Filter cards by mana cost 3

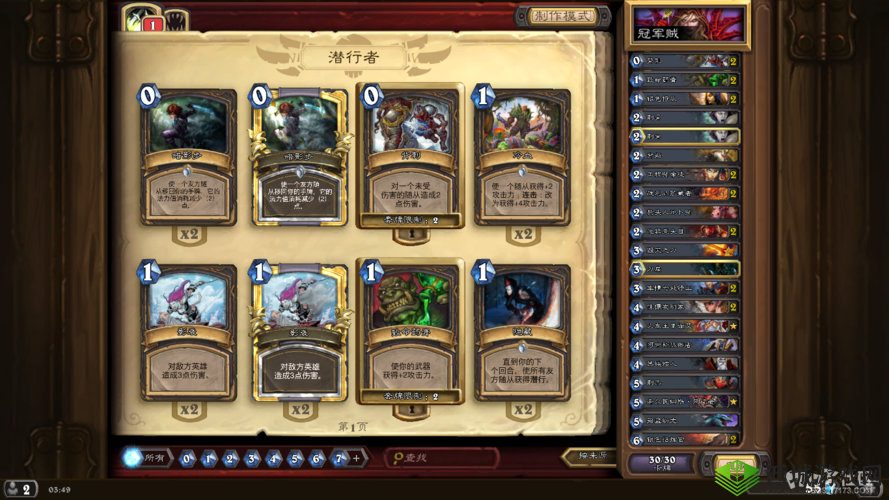(x=252, y=459)
